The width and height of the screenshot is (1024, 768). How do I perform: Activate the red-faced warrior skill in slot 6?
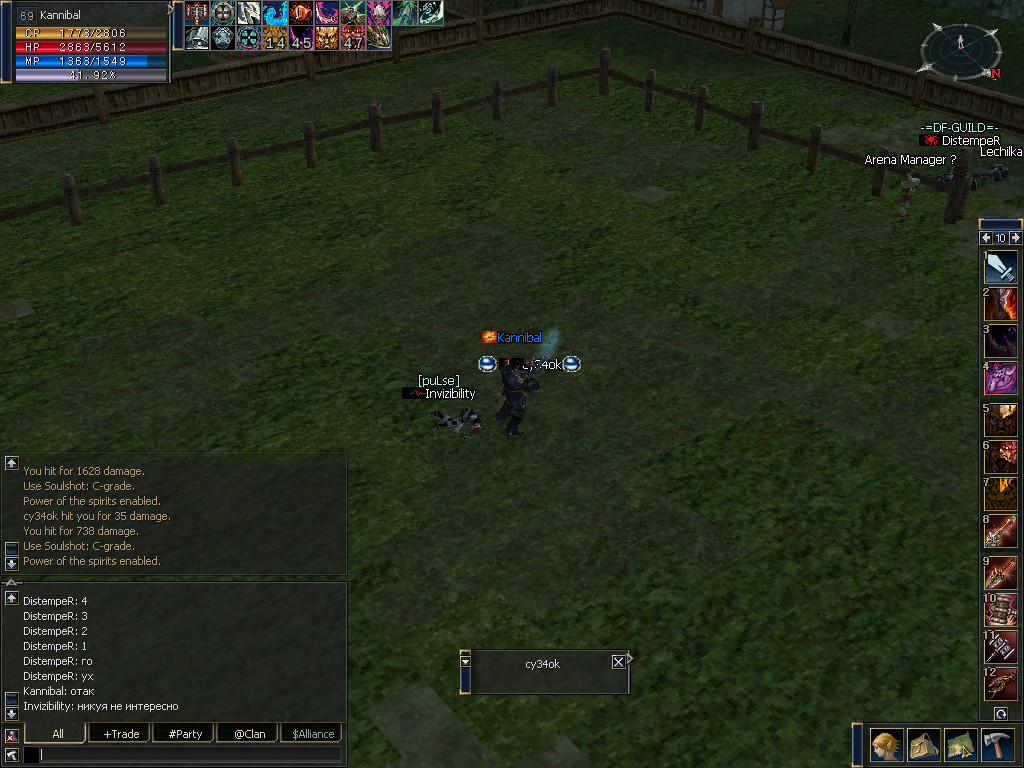coord(1001,458)
